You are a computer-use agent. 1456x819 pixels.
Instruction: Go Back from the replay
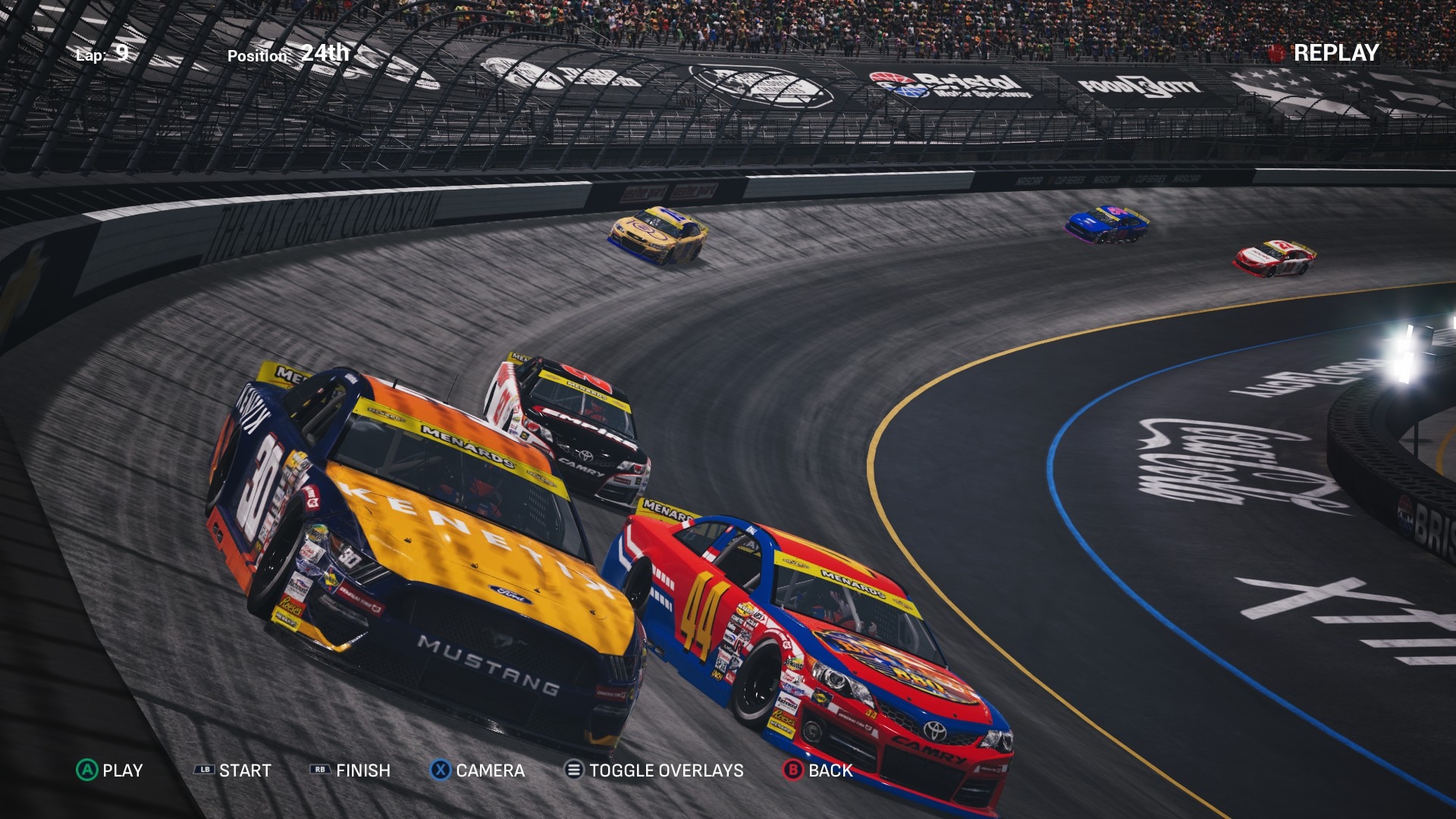point(817,770)
